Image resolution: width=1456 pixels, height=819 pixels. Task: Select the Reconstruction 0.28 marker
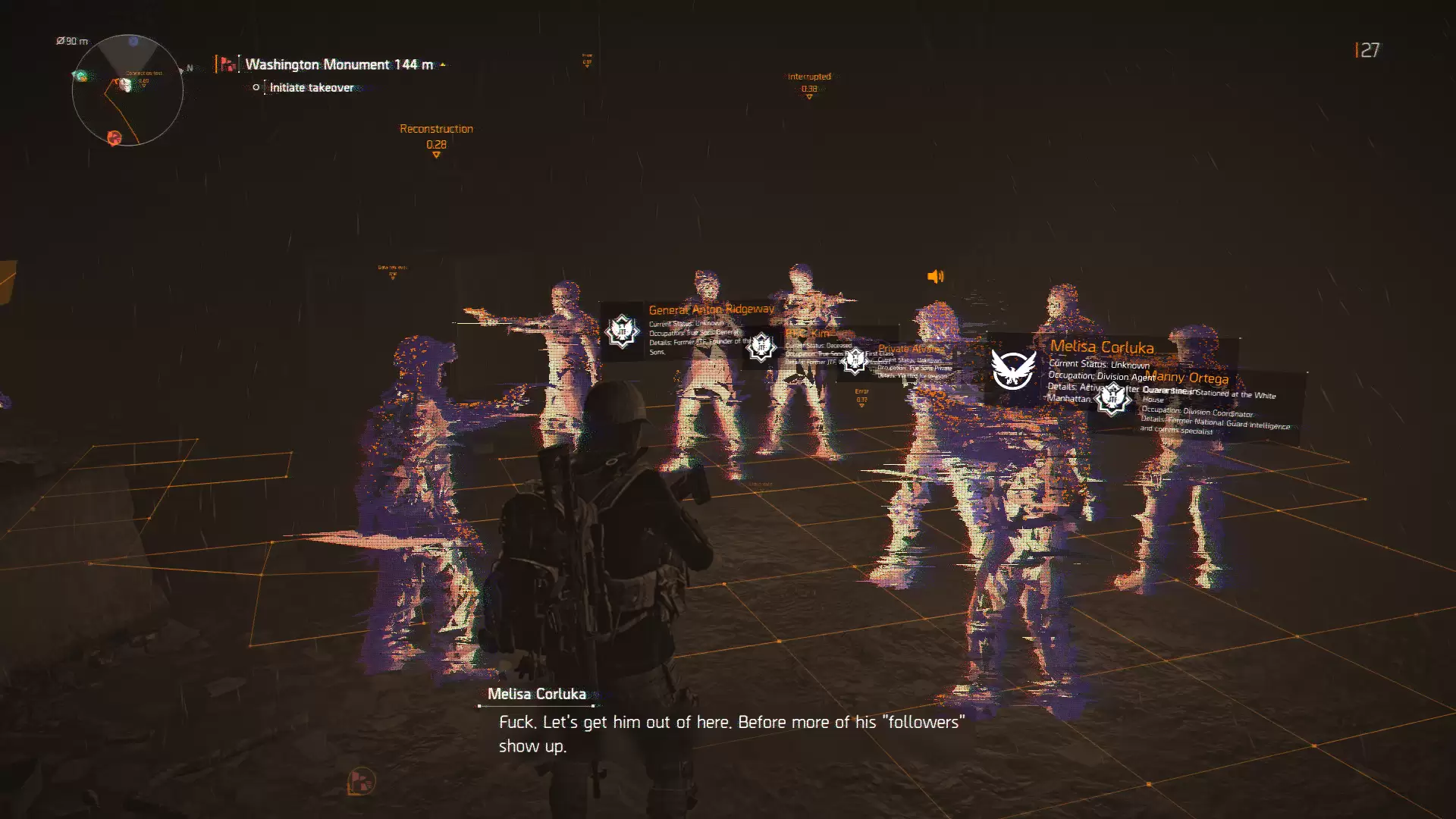point(436,137)
